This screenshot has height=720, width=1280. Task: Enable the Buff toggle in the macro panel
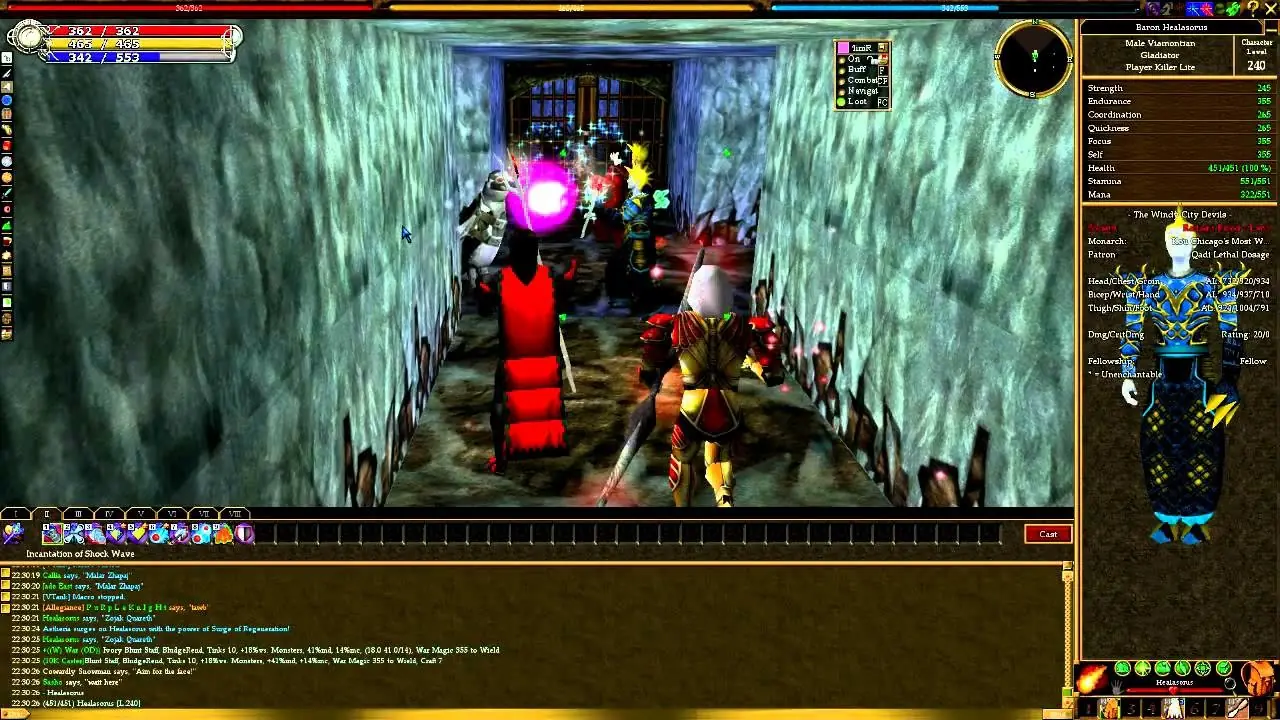coord(841,70)
